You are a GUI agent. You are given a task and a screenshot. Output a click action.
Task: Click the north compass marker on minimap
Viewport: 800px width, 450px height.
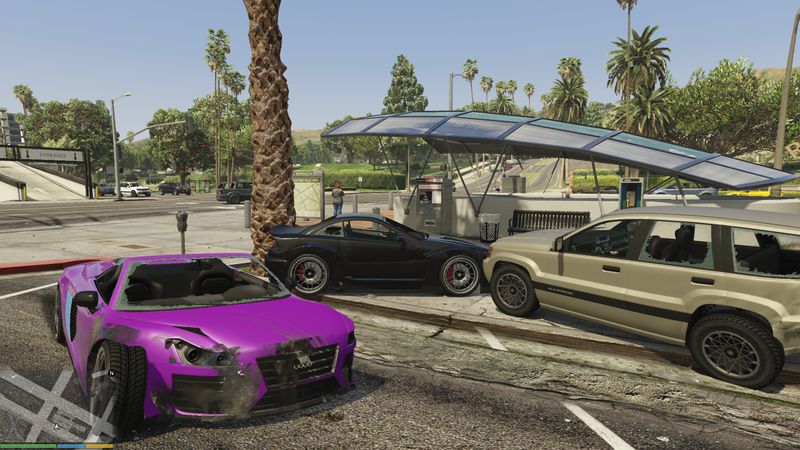pyautogui.click(x=112, y=373)
